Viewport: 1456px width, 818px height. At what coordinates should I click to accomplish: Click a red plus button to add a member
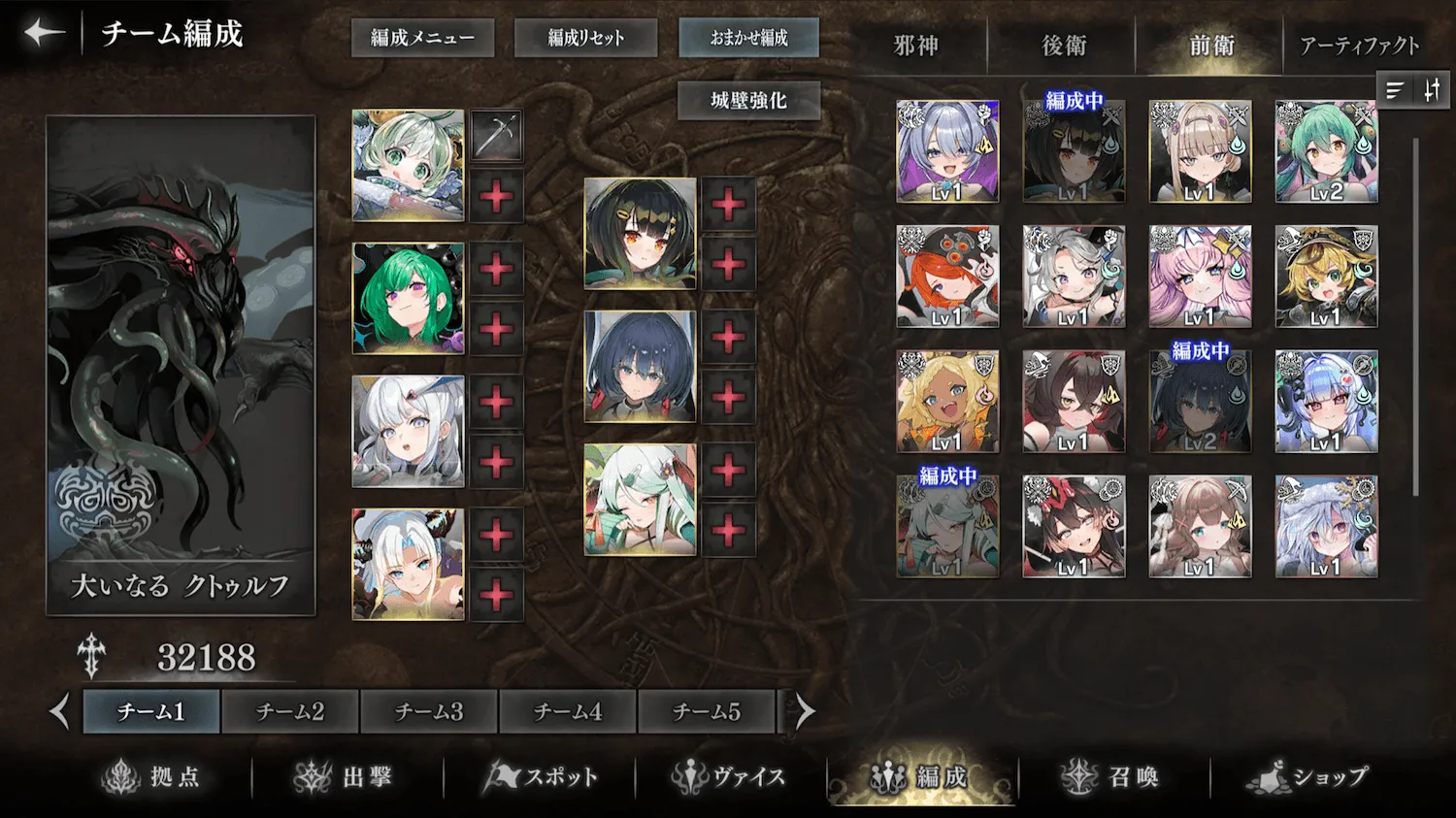pos(497,197)
